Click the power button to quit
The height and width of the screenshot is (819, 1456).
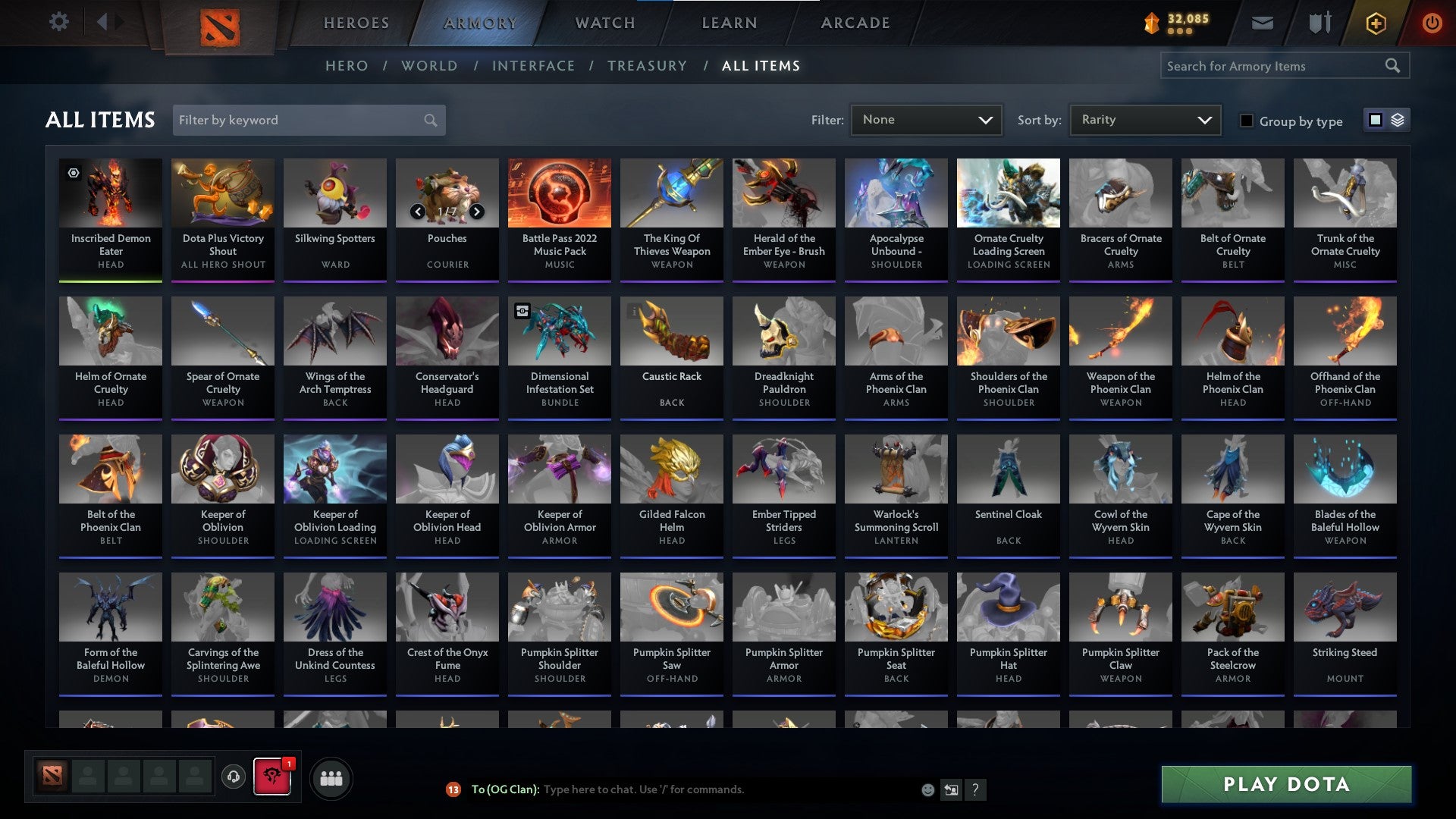coord(1432,23)
